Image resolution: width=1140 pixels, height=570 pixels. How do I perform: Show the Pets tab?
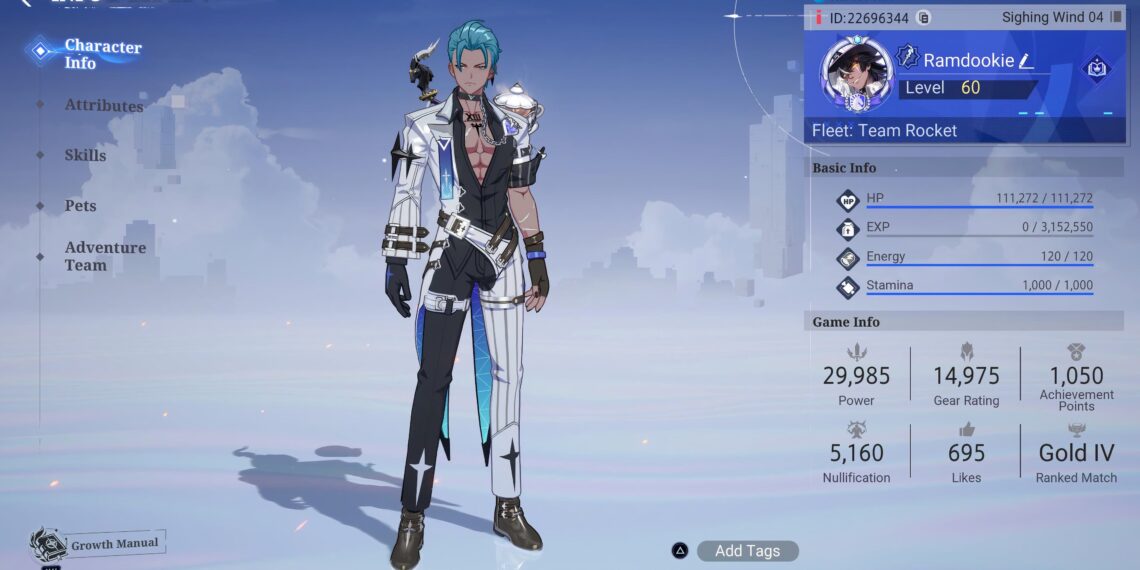pyautogui.click(x=80, y=205)
